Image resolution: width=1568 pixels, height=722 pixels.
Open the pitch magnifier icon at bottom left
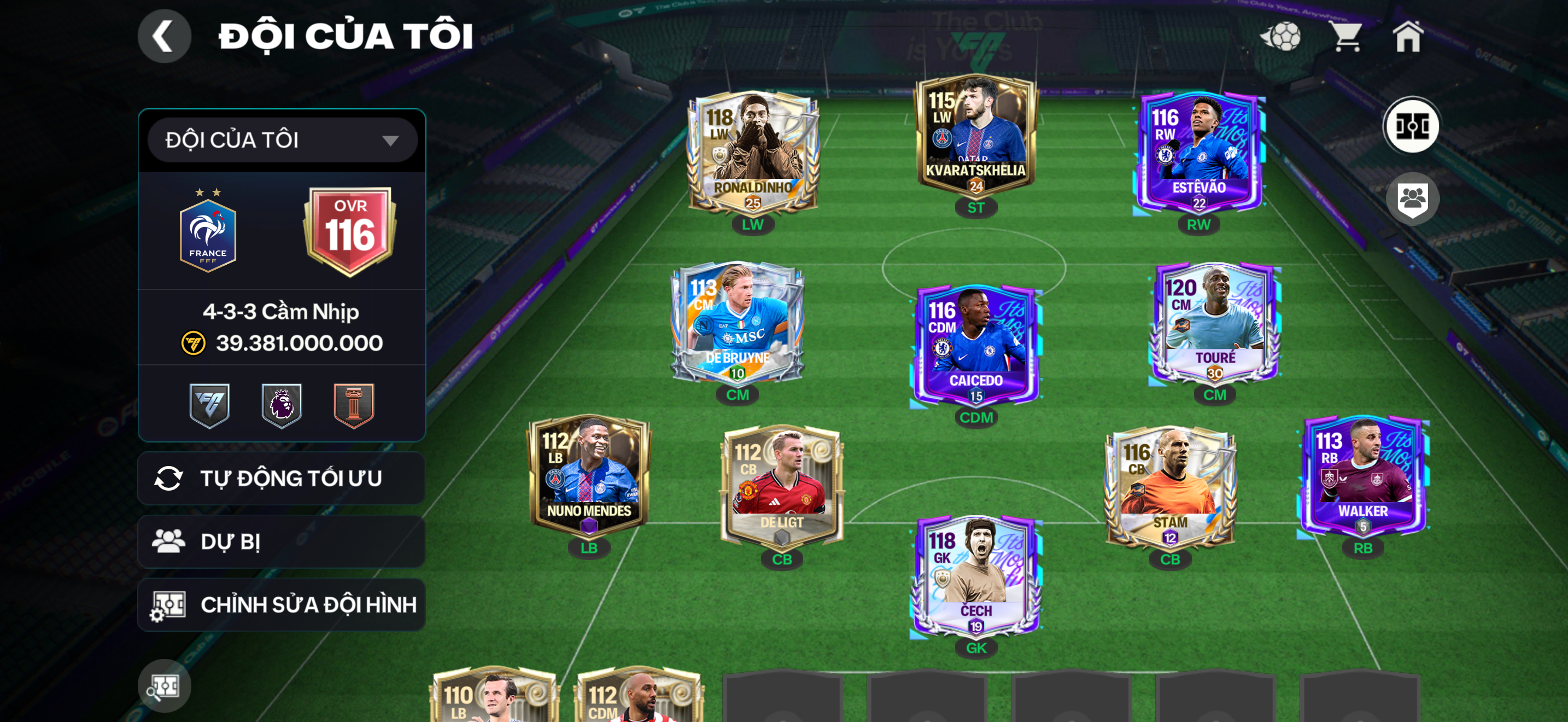coord(165,685)
